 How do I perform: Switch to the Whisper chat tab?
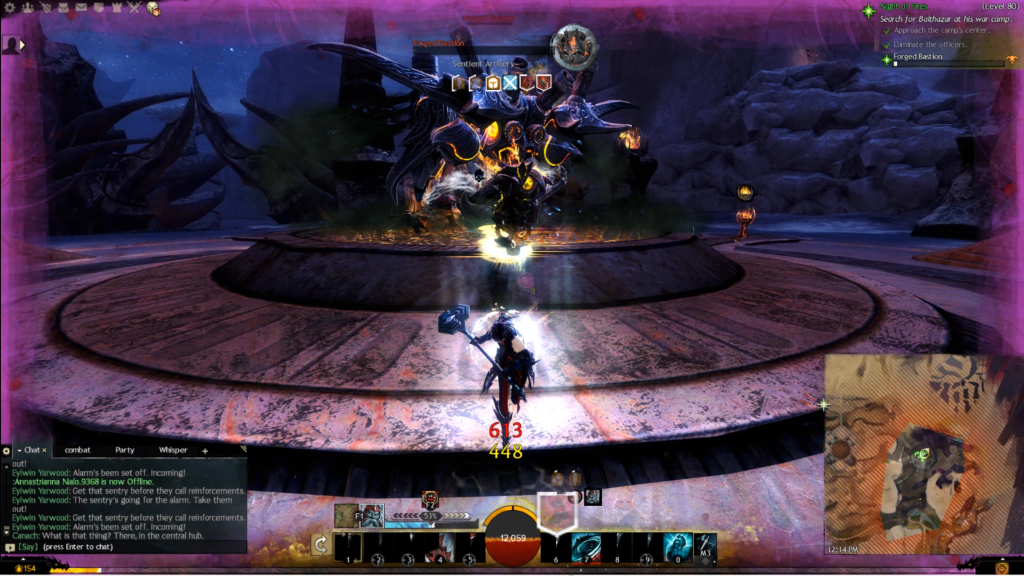coord(172,451)
